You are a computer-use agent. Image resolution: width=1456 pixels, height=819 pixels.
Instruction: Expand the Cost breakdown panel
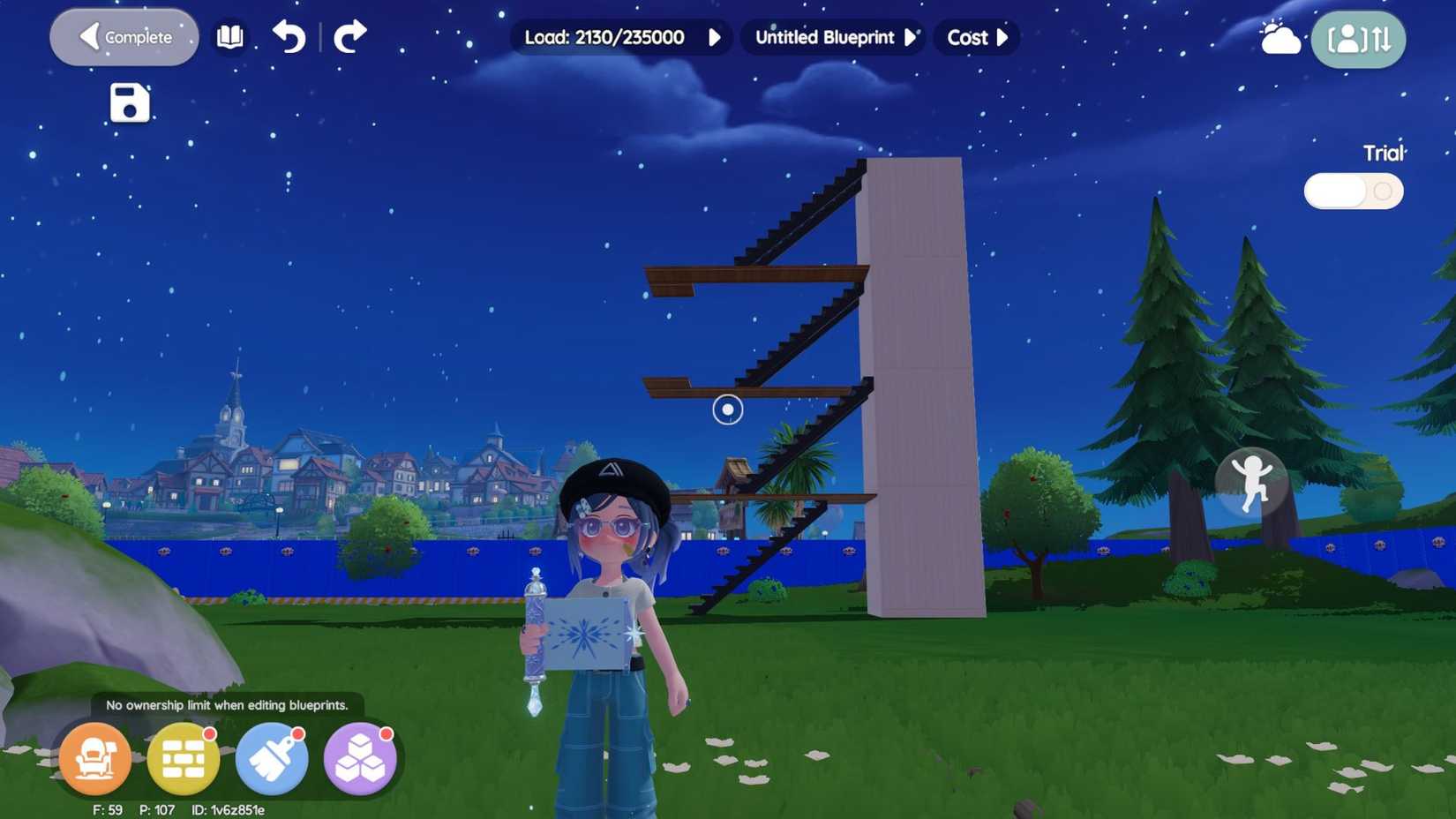pyautogui.click(x=1003, y=37)
